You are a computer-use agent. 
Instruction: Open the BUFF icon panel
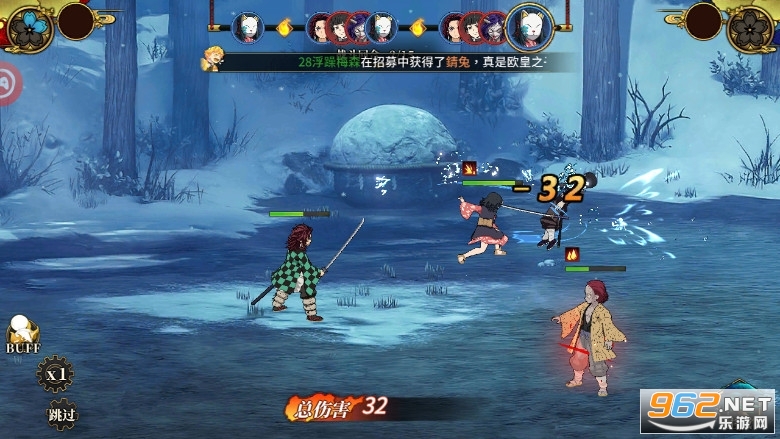[x=22, y=334]
